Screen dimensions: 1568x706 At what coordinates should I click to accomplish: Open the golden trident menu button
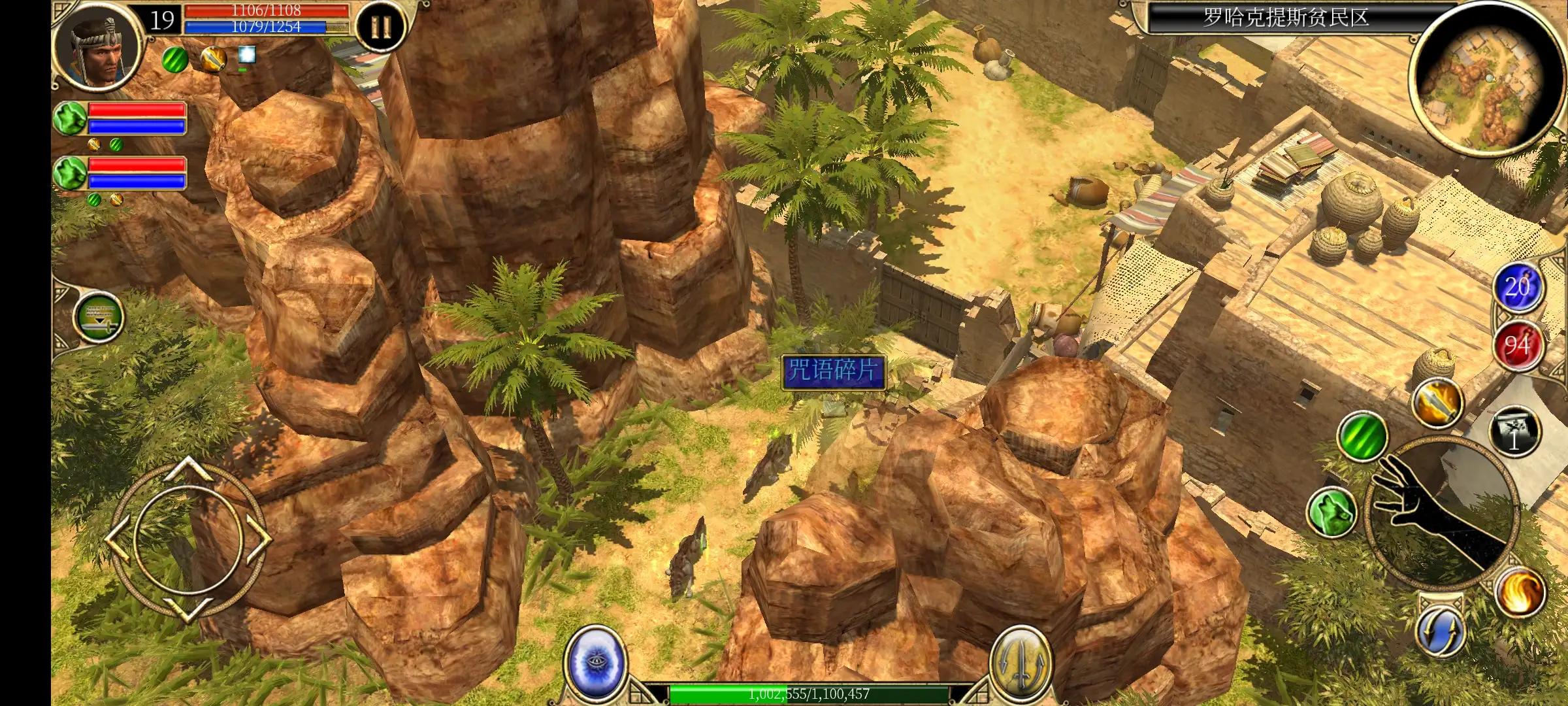(x=1021, y=661)
